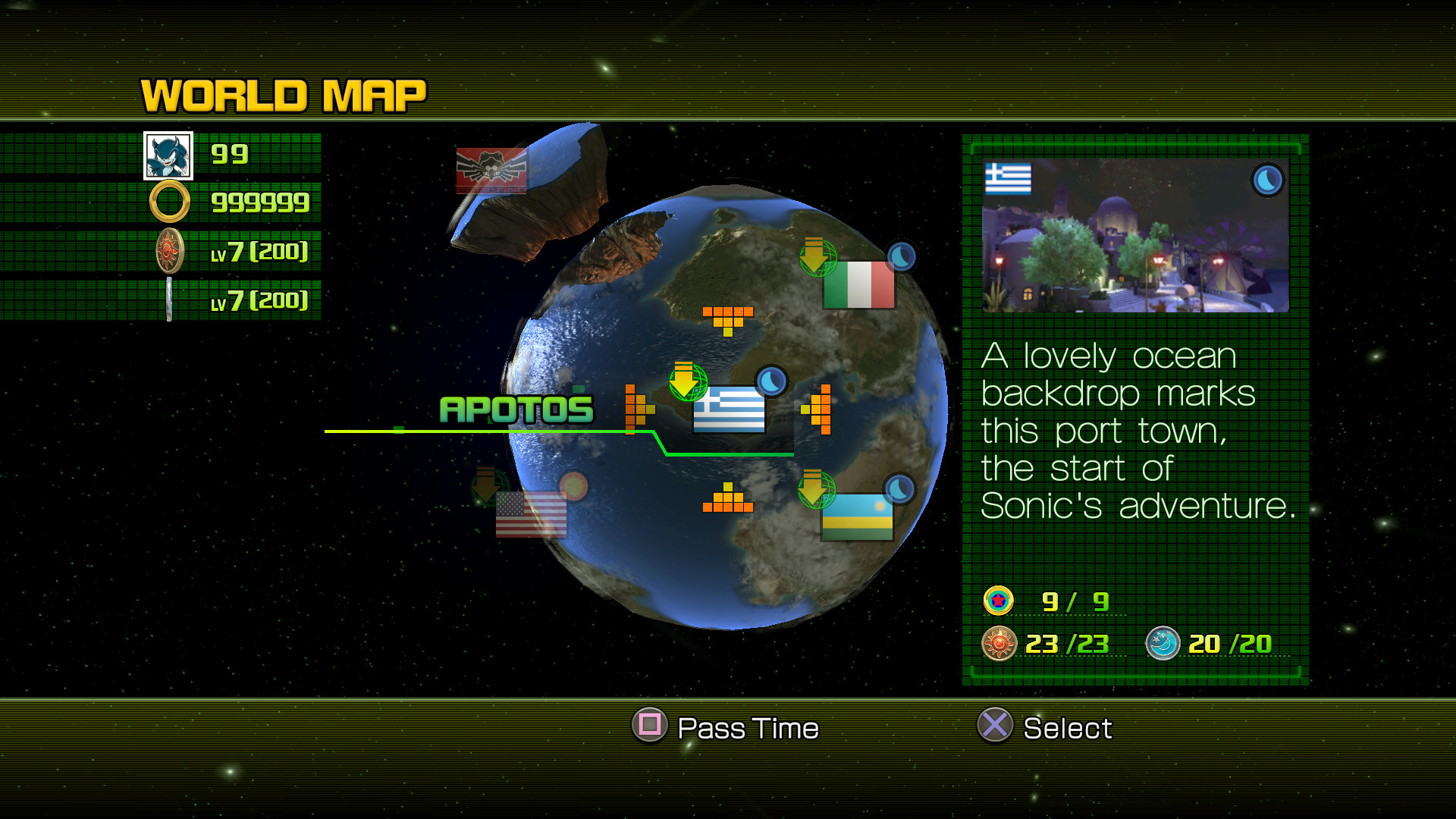The width and height of the screenshot is (1456, 819).
Task: Click the USA flag stage marker
Action: coord(531,516)
